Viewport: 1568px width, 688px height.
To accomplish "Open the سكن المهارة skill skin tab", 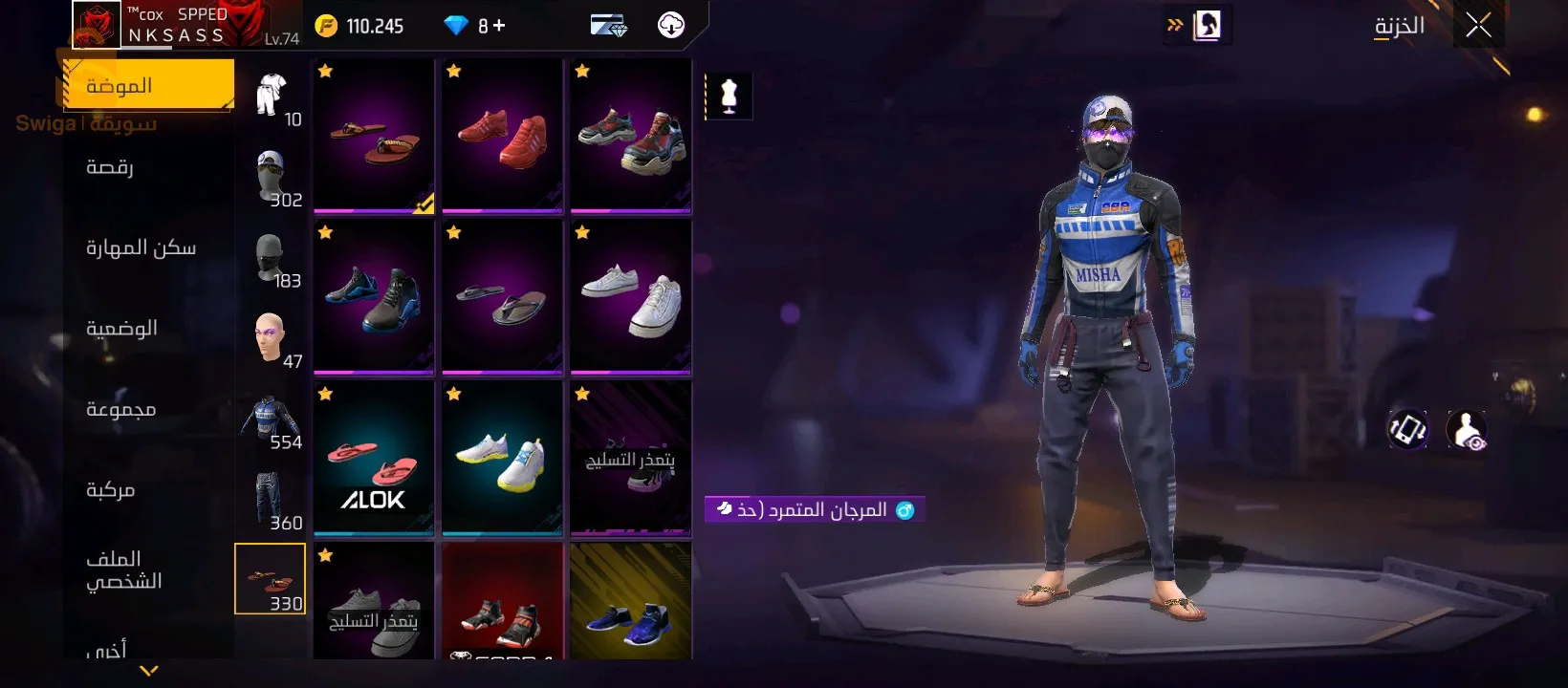I will (x=141, y=248).
